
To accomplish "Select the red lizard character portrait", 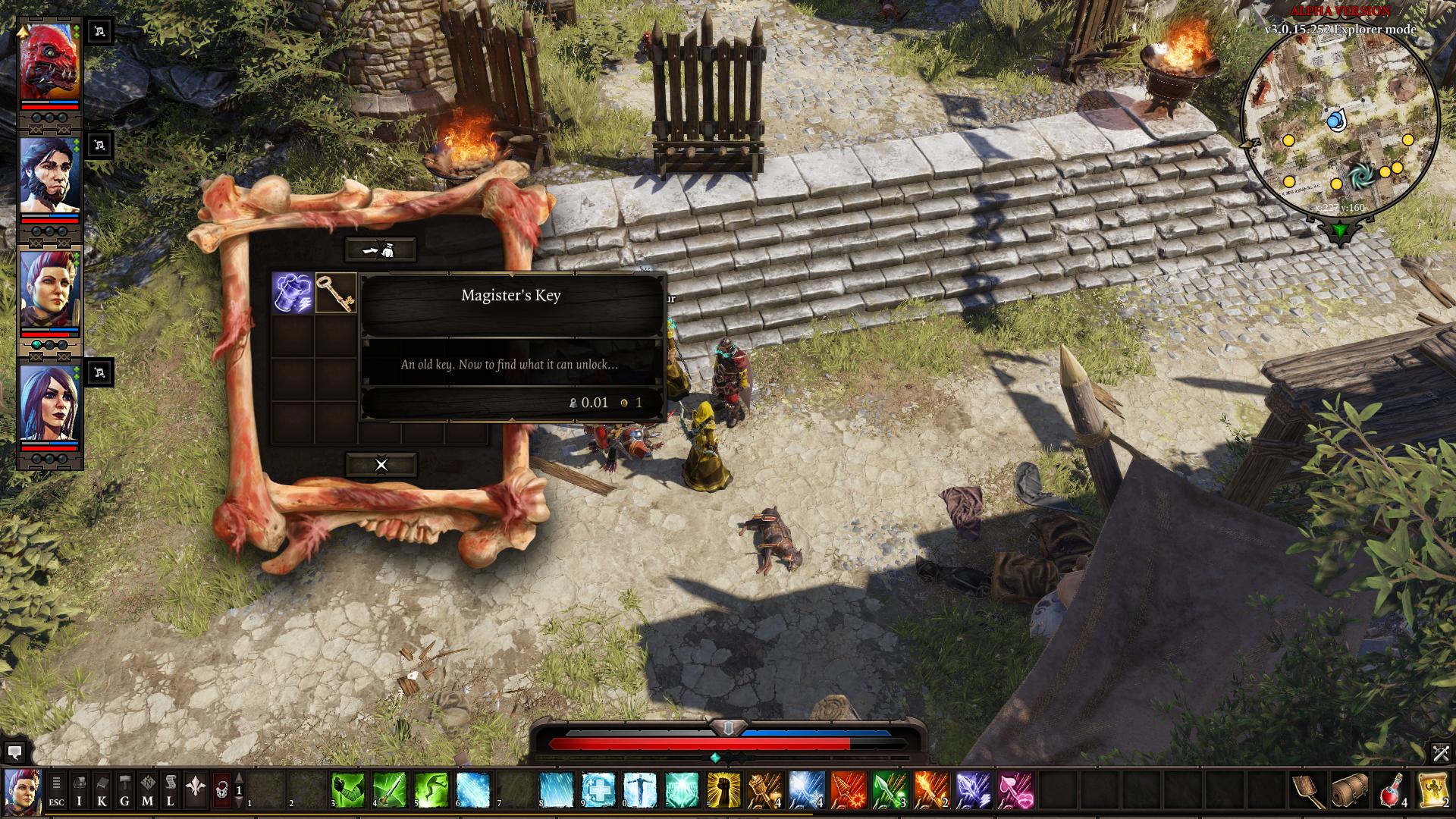I will 50,62.
